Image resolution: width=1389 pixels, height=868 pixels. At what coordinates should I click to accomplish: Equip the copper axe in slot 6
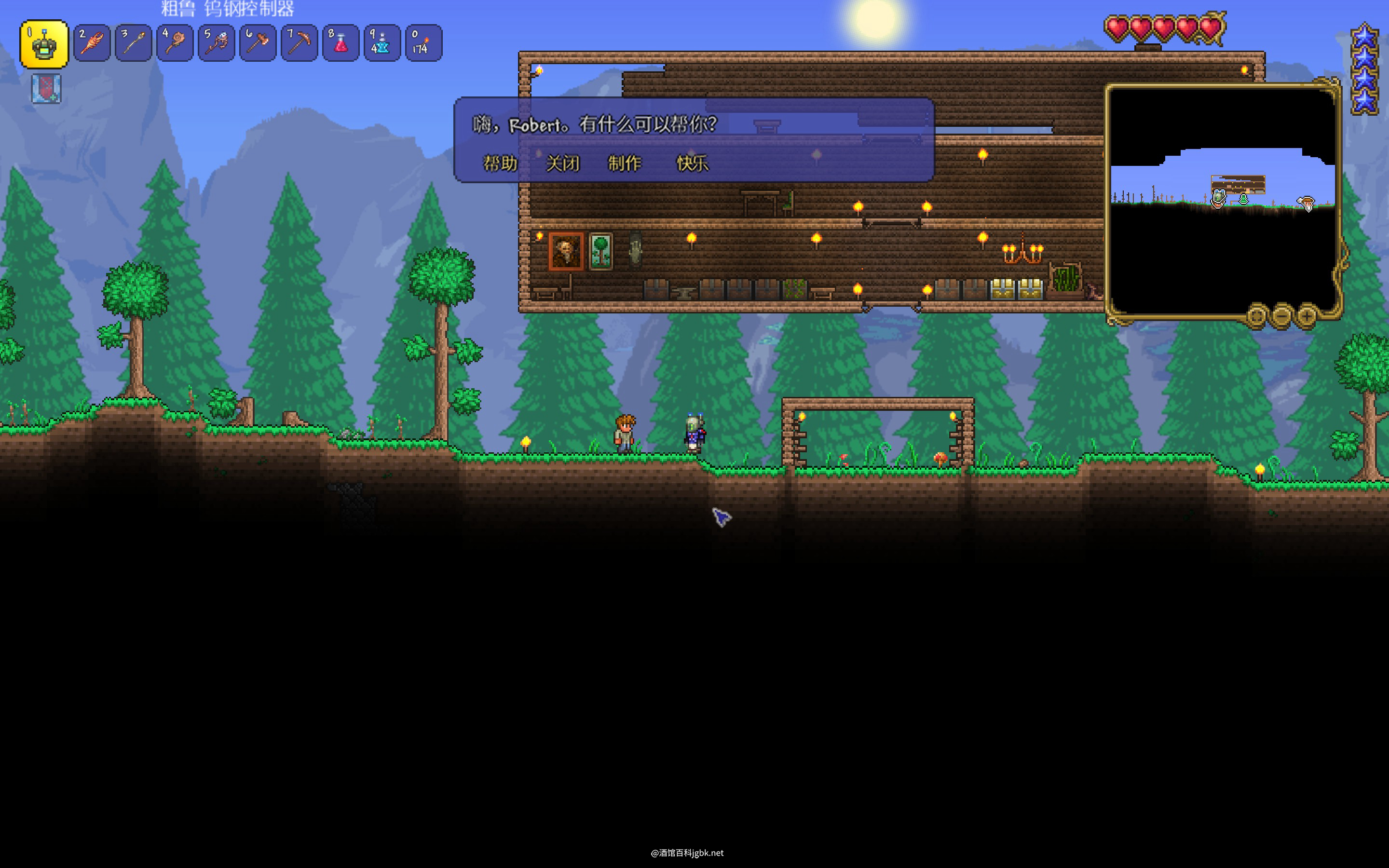[258, 43]
